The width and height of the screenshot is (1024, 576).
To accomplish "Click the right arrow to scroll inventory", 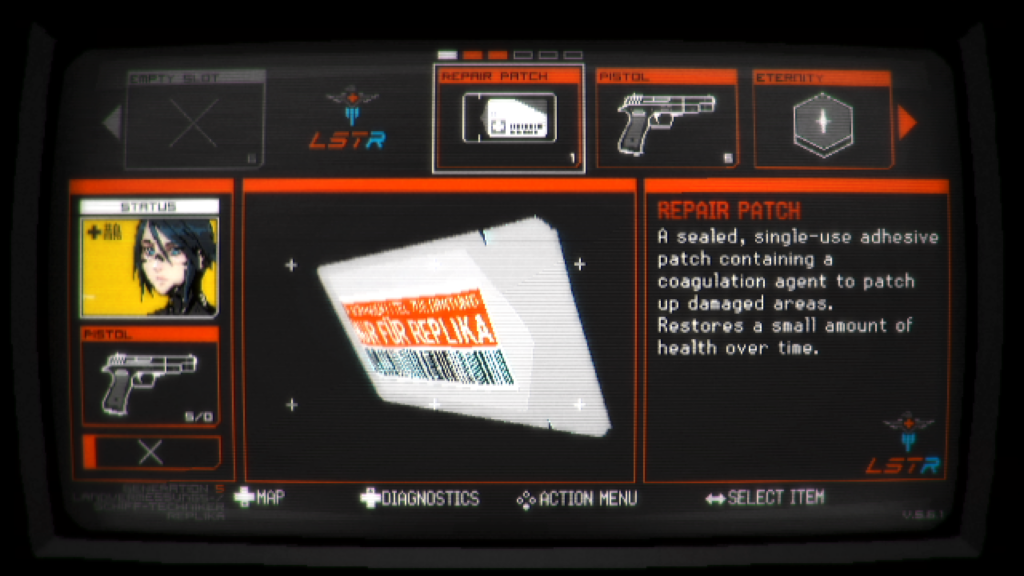I will tap(907, 122).
